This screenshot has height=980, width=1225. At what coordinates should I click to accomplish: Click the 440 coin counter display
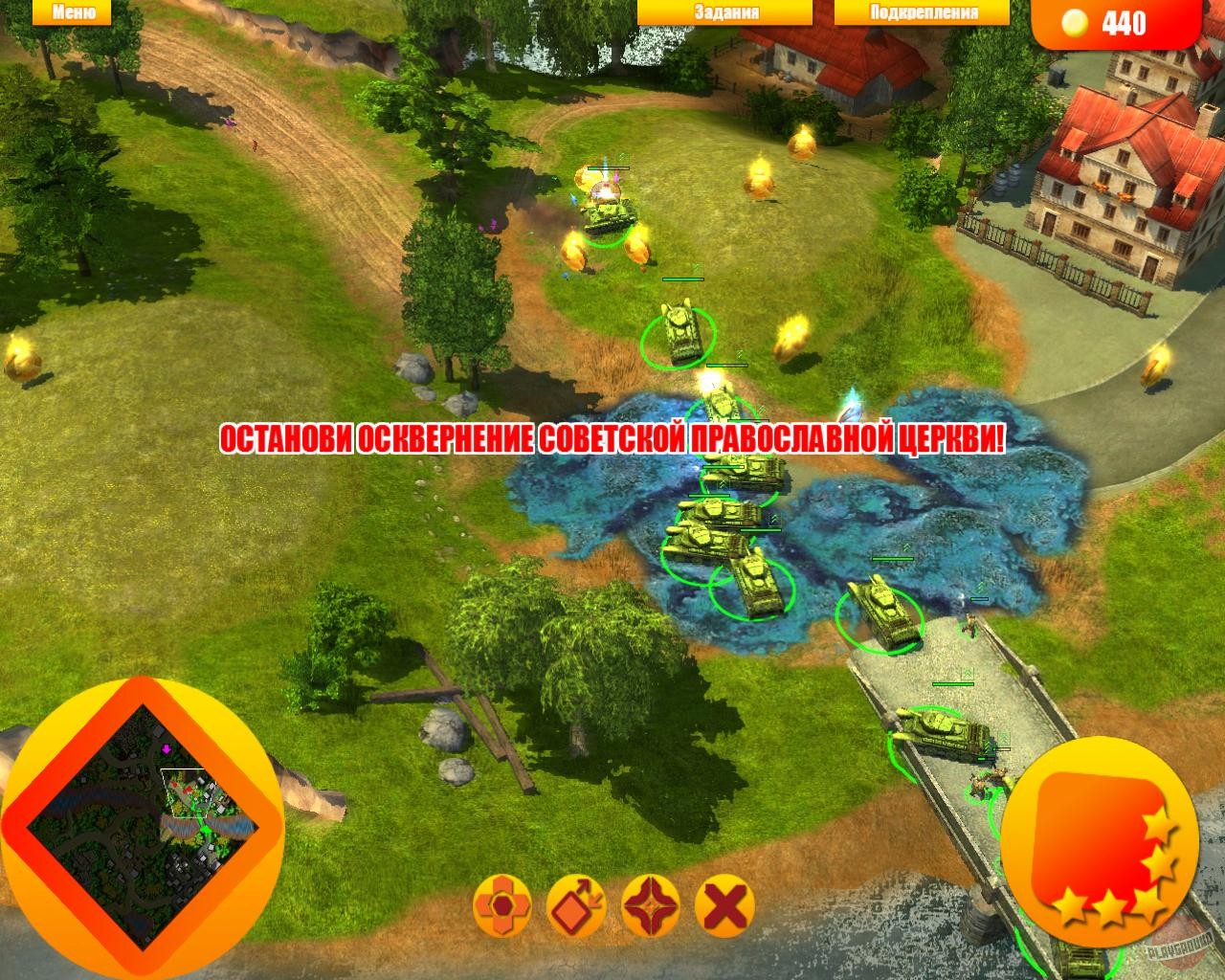[x=1122, y=21]
